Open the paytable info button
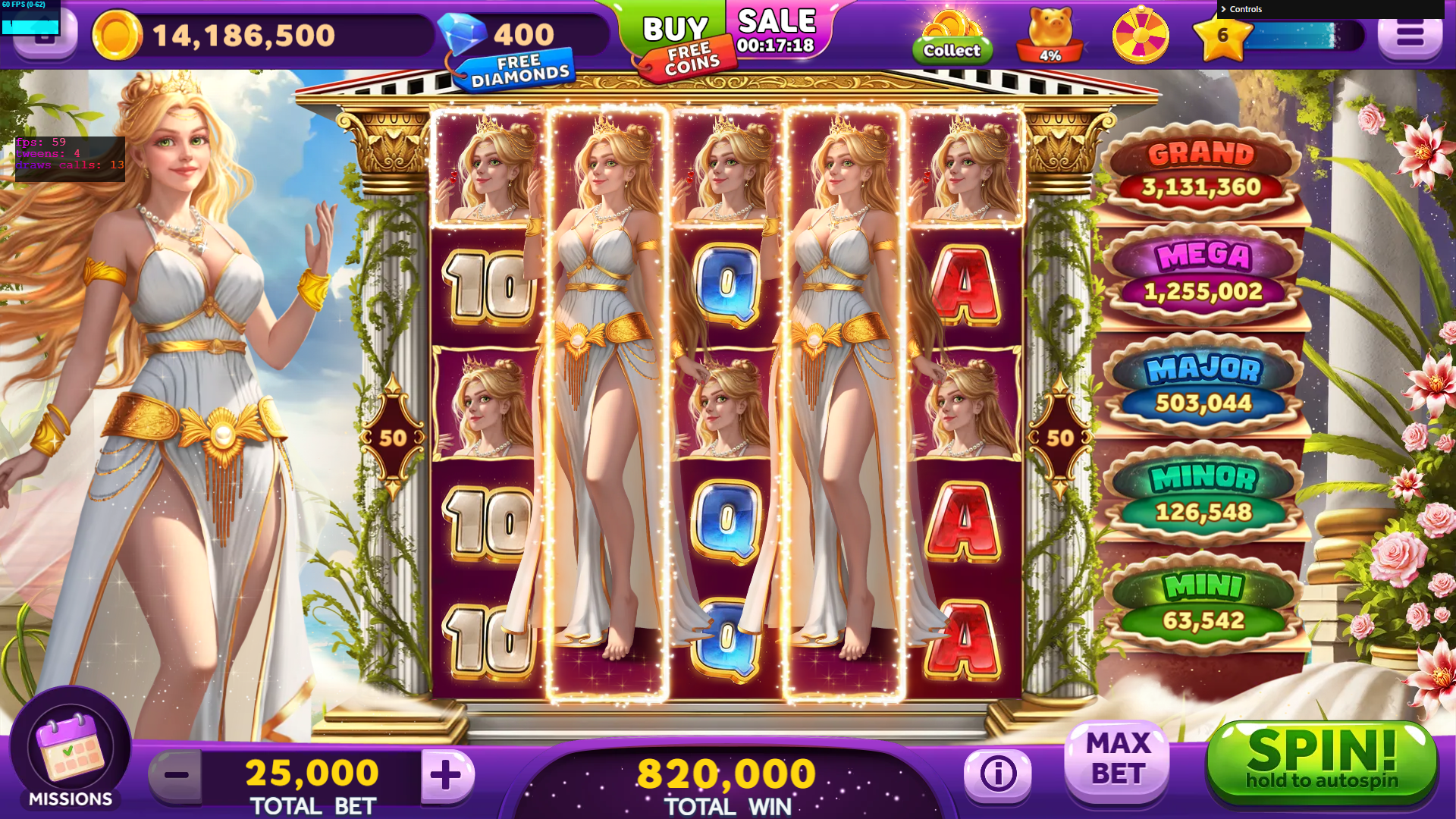This screenshot has width=1456, height=819. coord(998,774)
